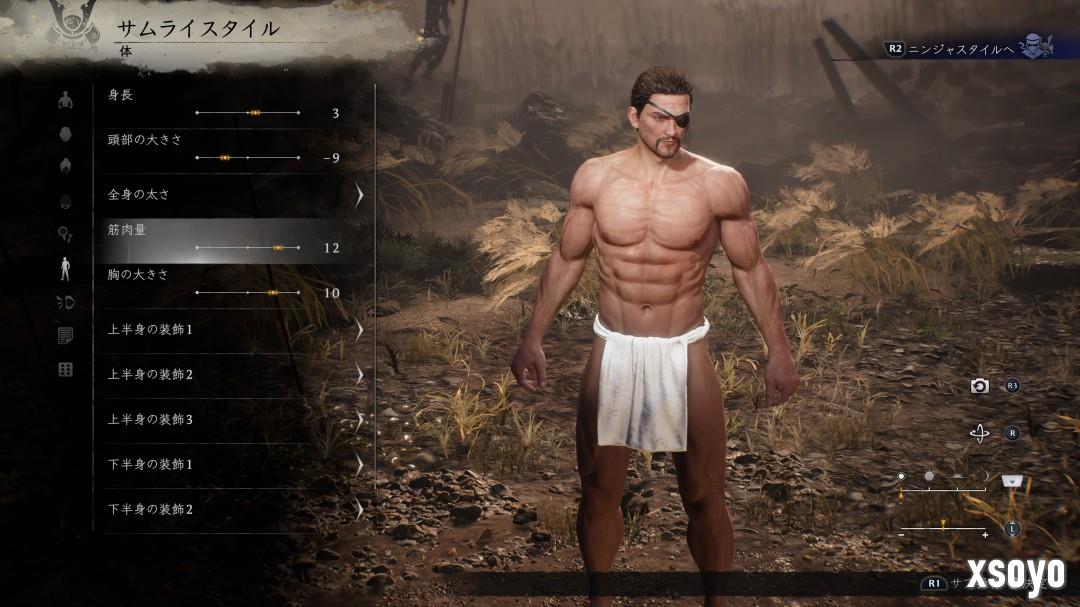Click the rotate character icon

pos(980,433)
